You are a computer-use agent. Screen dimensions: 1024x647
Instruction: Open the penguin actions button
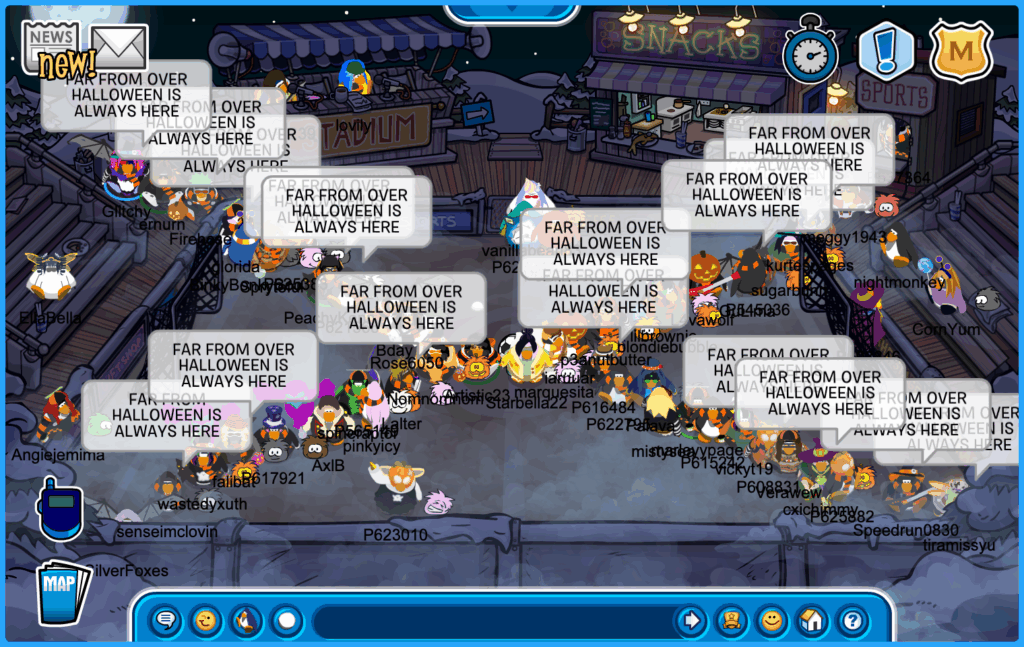(x=246, y=621)
